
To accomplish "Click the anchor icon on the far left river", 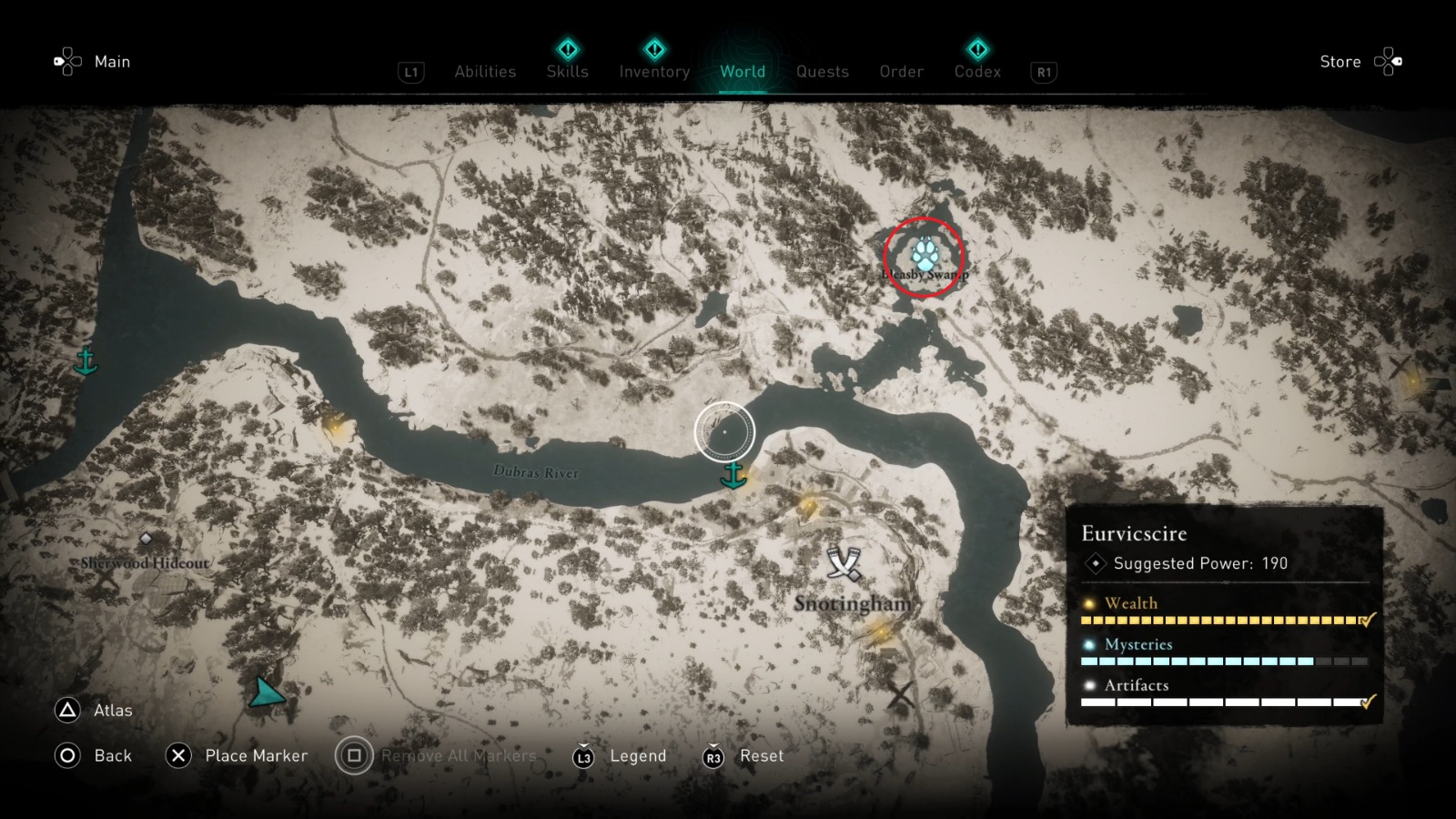I will pyautogui.click(x=85, y=362).
